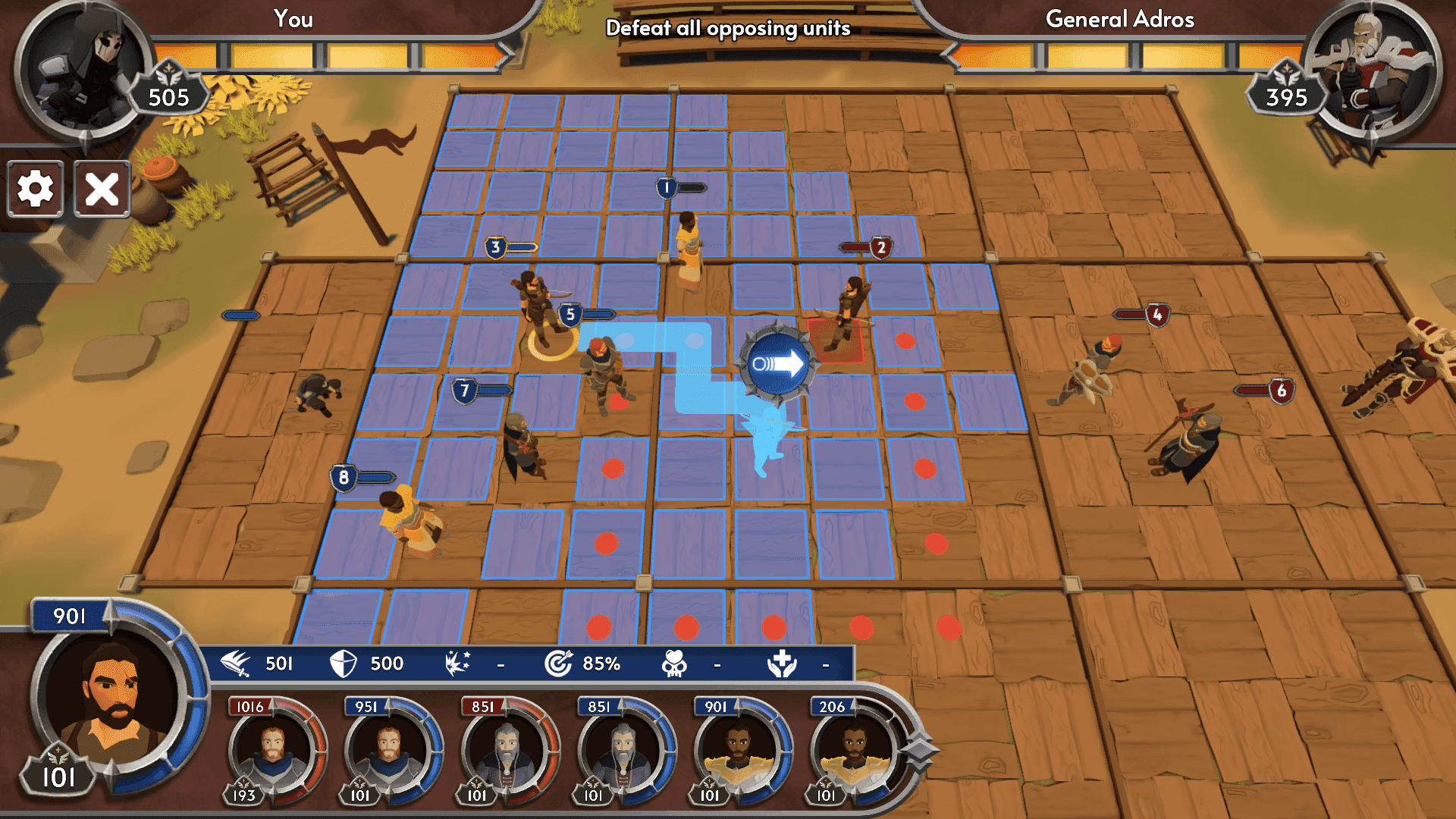Open the battle settings gear icon
The width and height of the screenshot is (1456, 819).
pyautogui.click(x=35, y=189)
